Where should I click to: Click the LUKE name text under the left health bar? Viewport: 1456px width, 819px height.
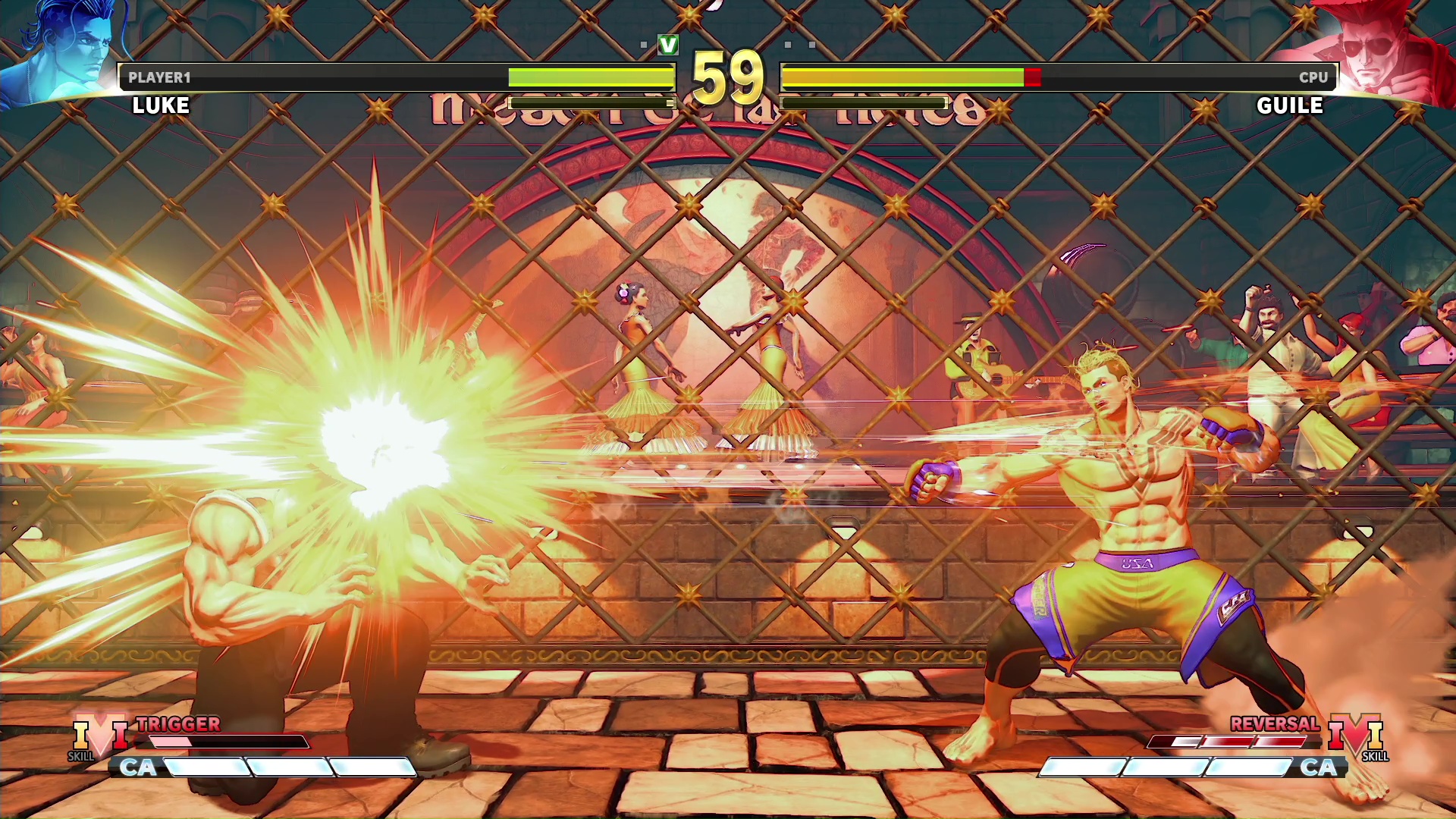click(159, 105)
